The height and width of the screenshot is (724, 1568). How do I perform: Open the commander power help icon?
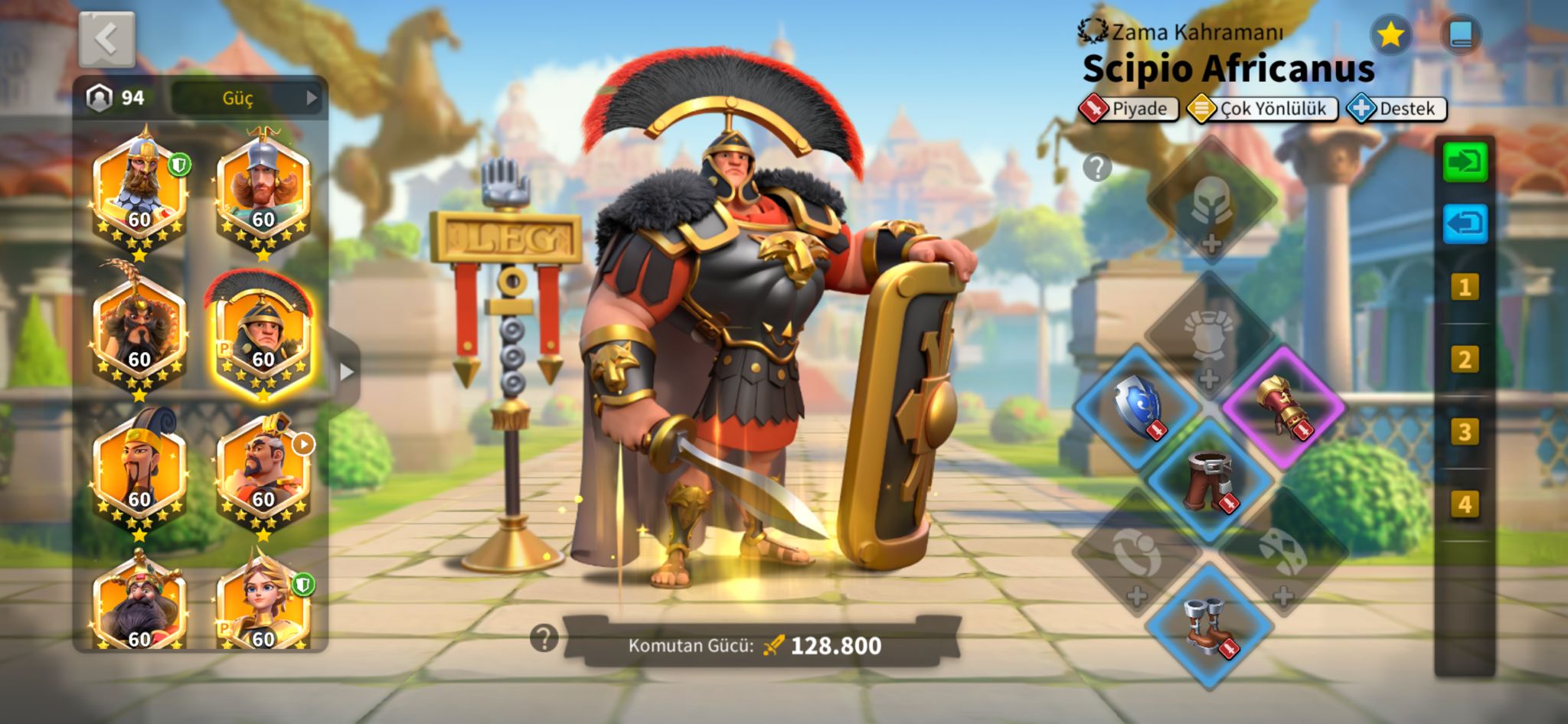pos(544,638)
